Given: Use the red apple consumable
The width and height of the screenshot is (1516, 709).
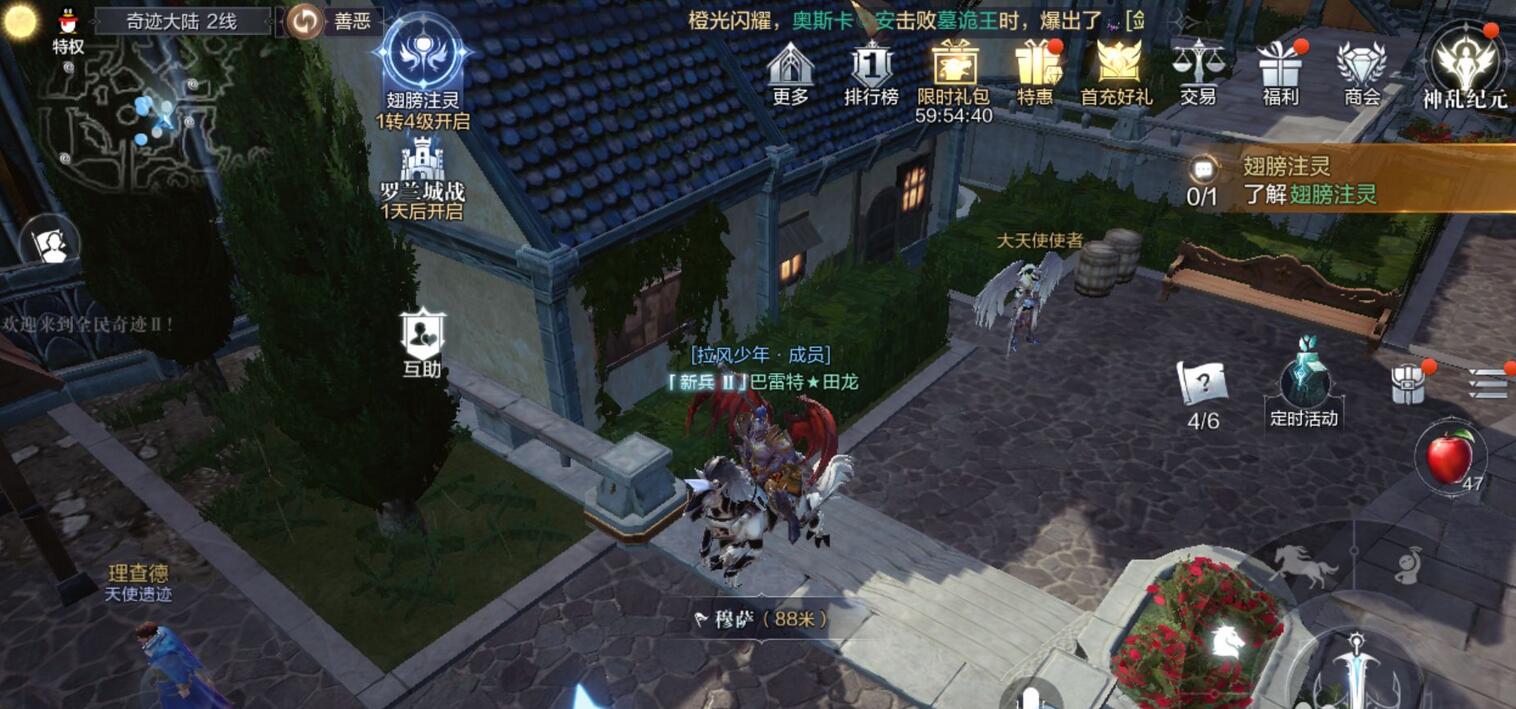Looking at the screenshot, I should coord(1450,458).
